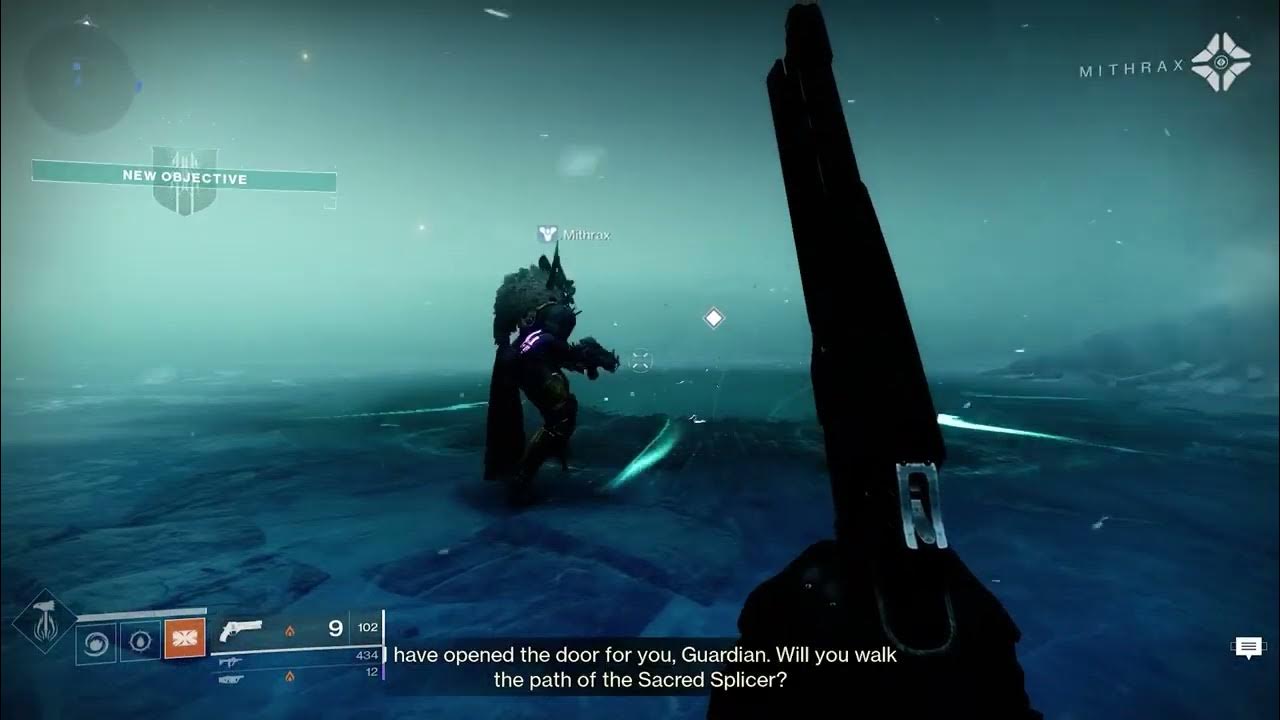Select the equipped hand cannon weapon
This screenshot has height=720, width=1280.
241,629
